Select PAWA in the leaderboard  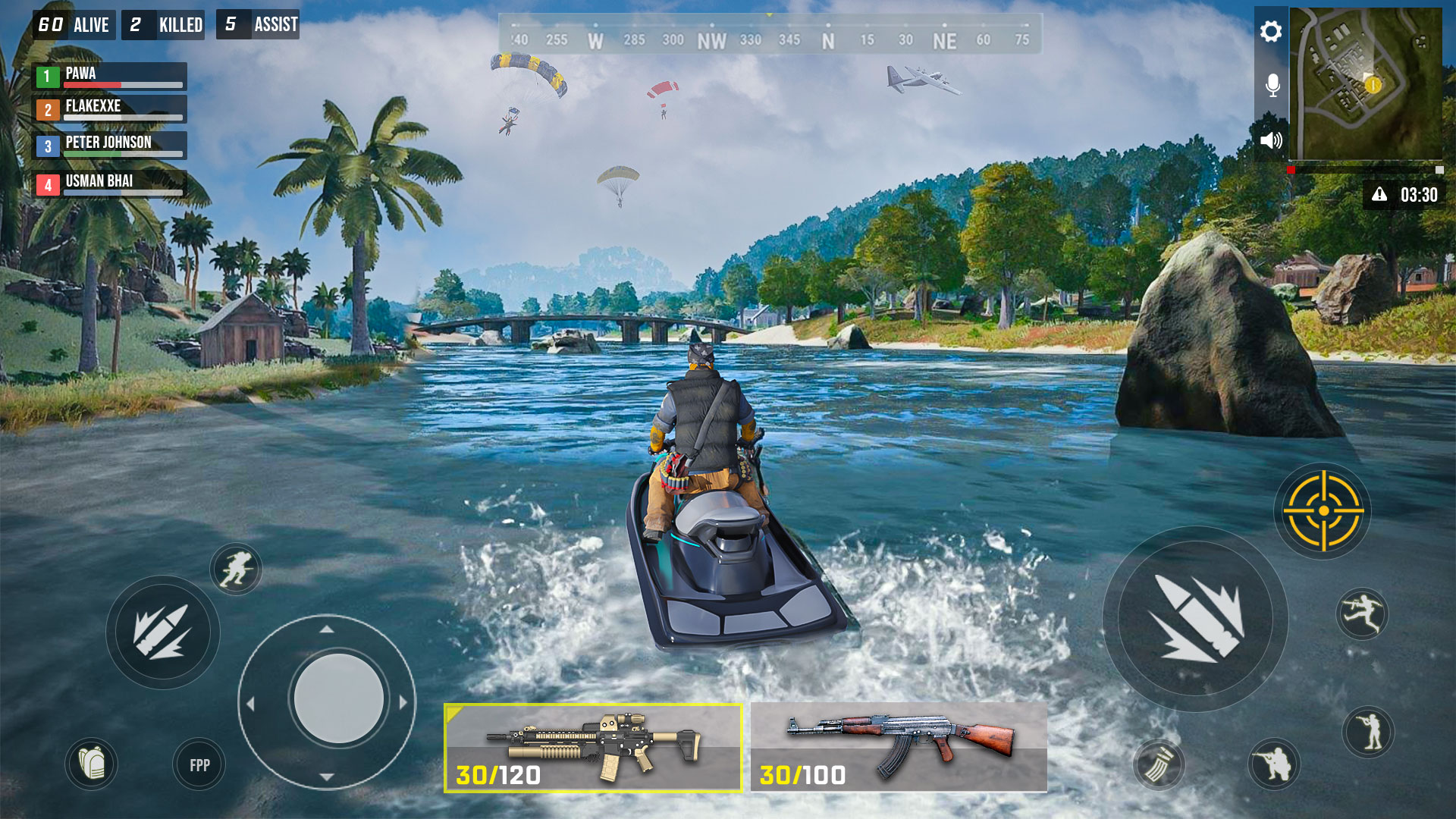click(110, 75)
